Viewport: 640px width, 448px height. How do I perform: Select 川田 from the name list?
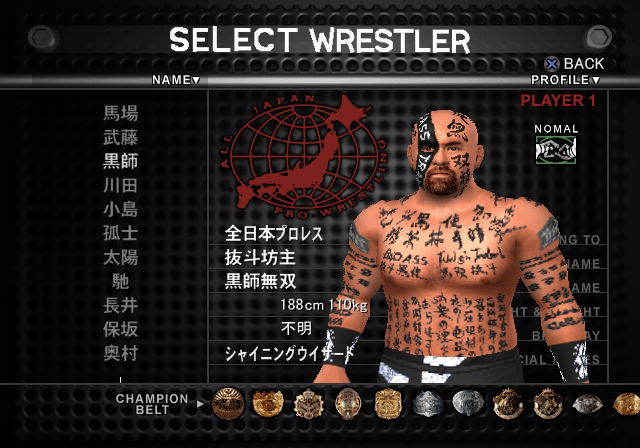click(121, 185)
